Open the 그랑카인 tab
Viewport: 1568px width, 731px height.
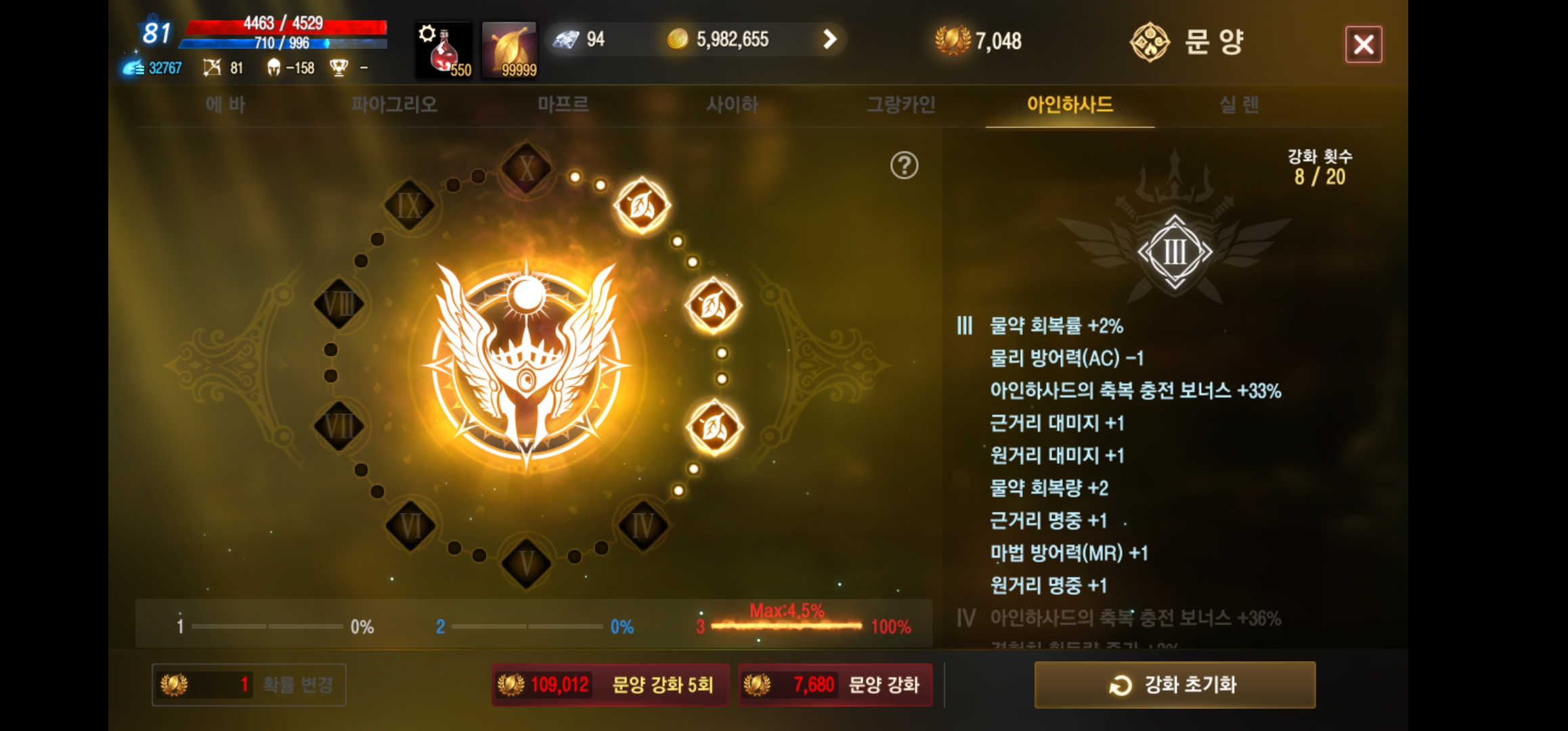900,105
